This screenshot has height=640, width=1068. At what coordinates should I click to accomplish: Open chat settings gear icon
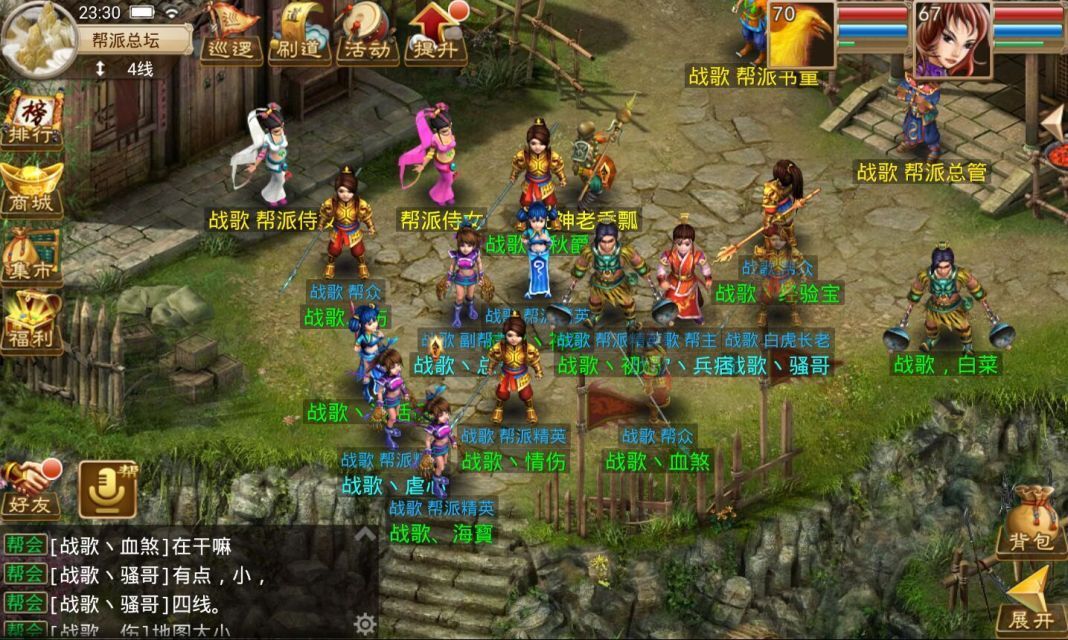(x=365, y=624)
